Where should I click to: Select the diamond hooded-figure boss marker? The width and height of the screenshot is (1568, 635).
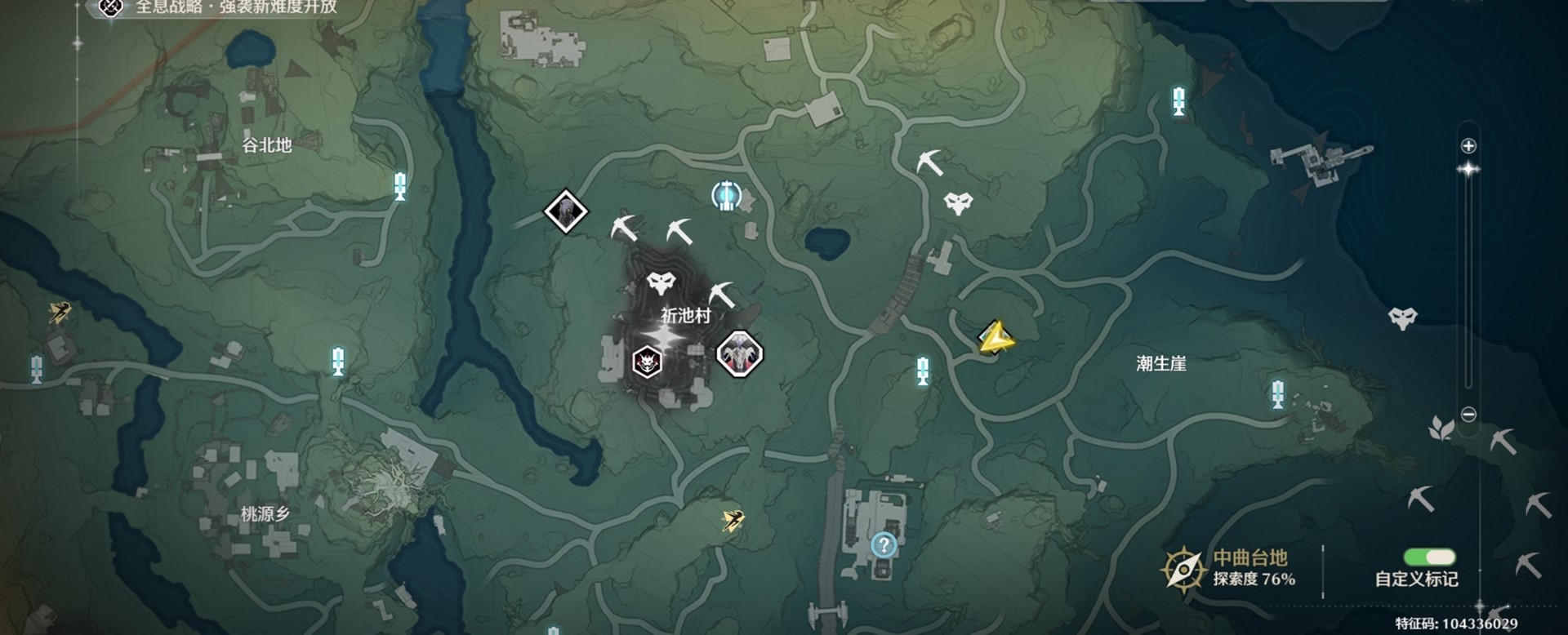click(x=566, y=212)
